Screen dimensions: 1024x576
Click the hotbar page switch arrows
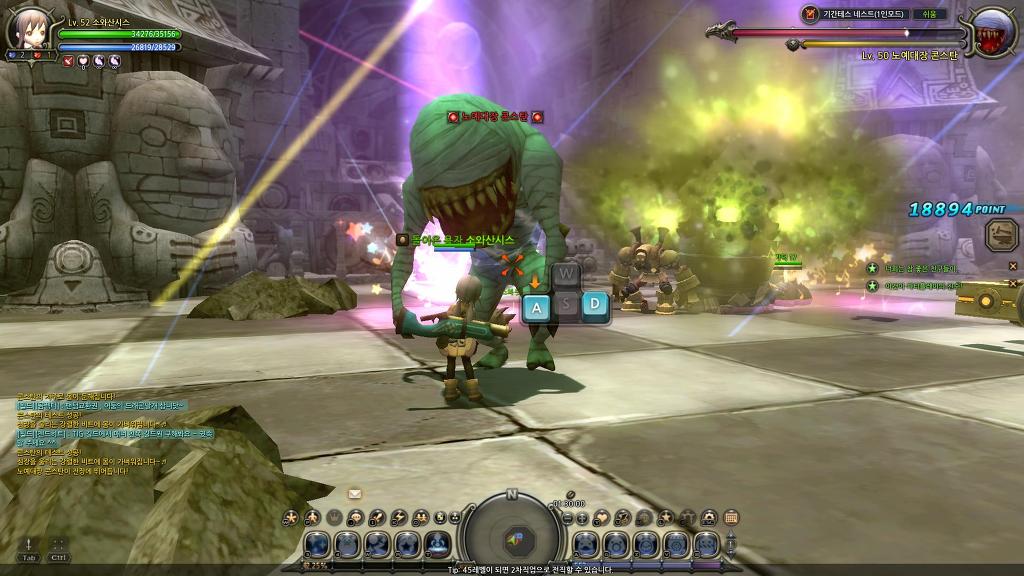click(731, 543)
